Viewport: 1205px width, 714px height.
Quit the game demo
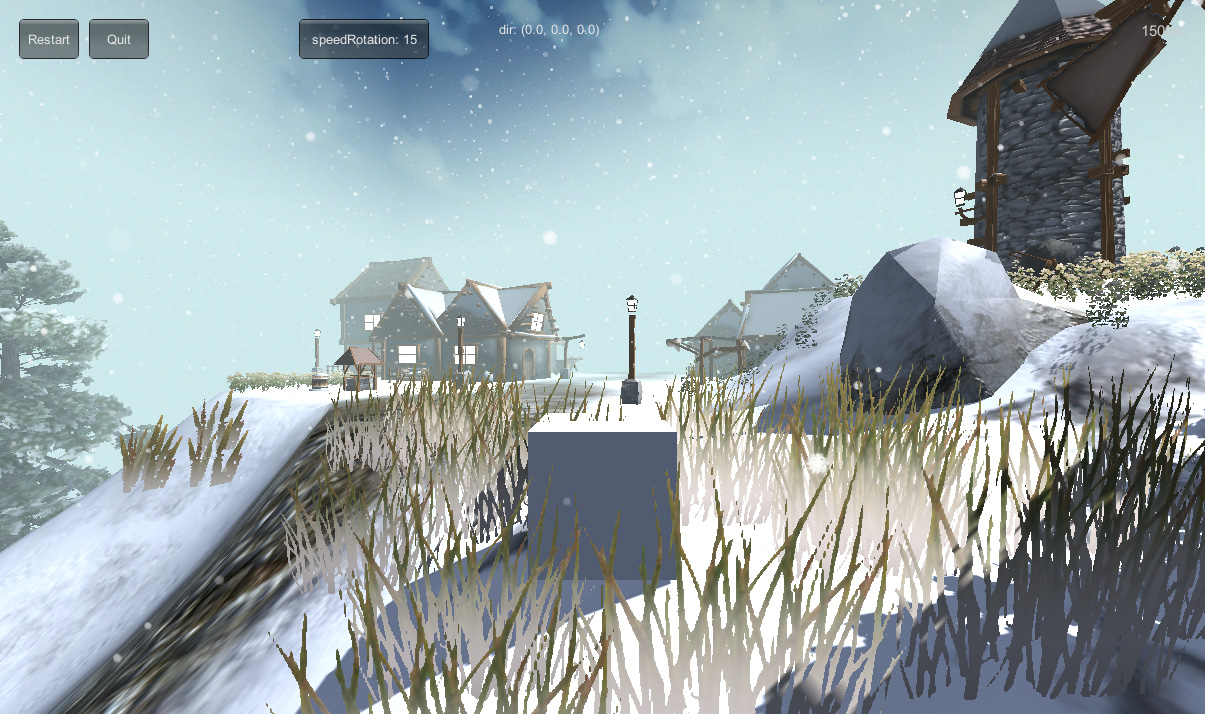pyautogui.click(x=119, y=40)
